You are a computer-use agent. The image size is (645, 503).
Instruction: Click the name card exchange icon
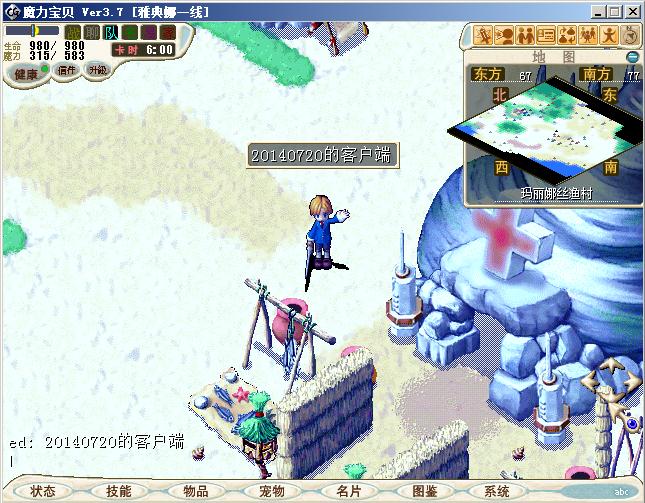pos(546,36)
